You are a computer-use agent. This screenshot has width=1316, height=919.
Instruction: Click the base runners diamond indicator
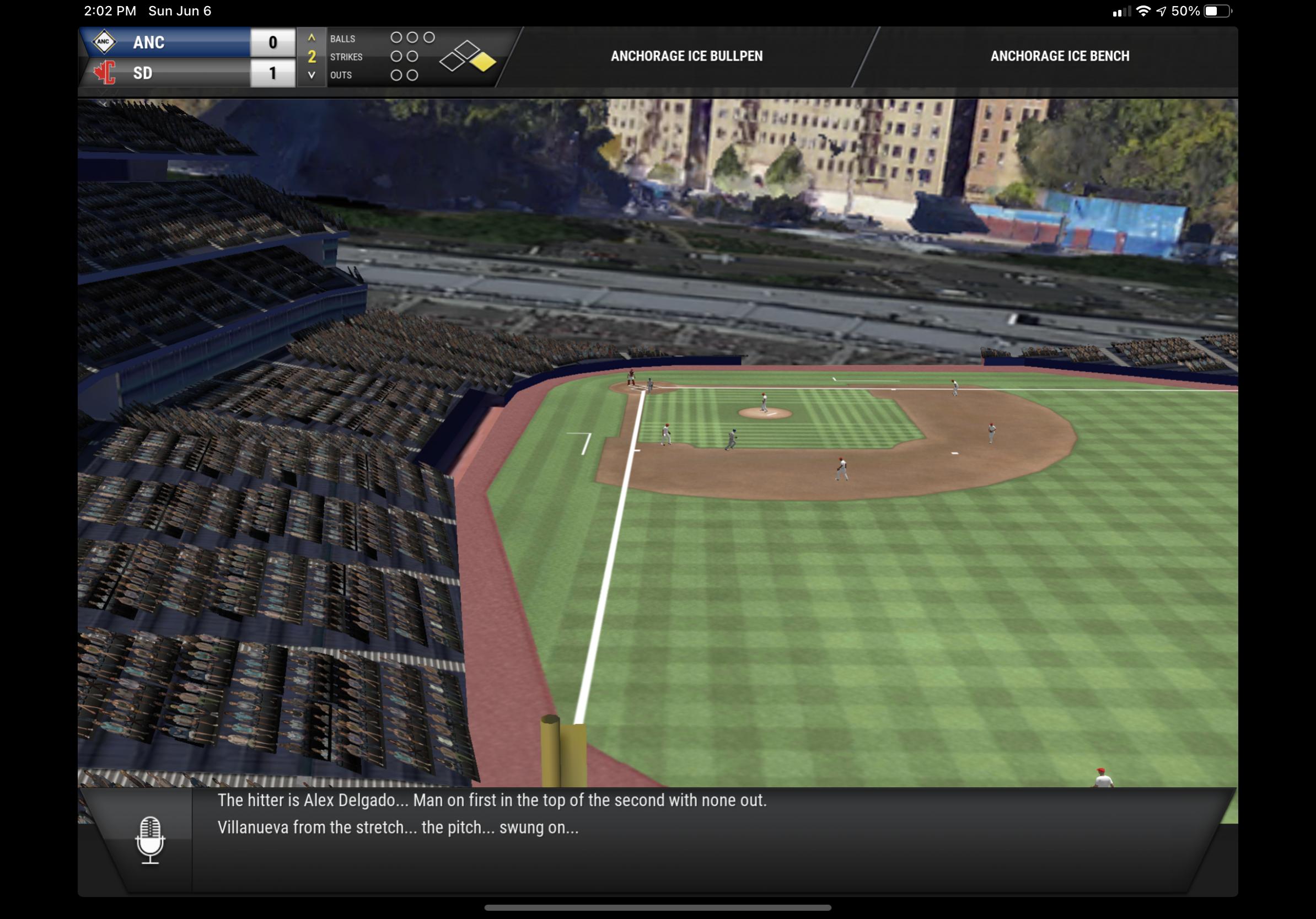click(x=467, y=57)
